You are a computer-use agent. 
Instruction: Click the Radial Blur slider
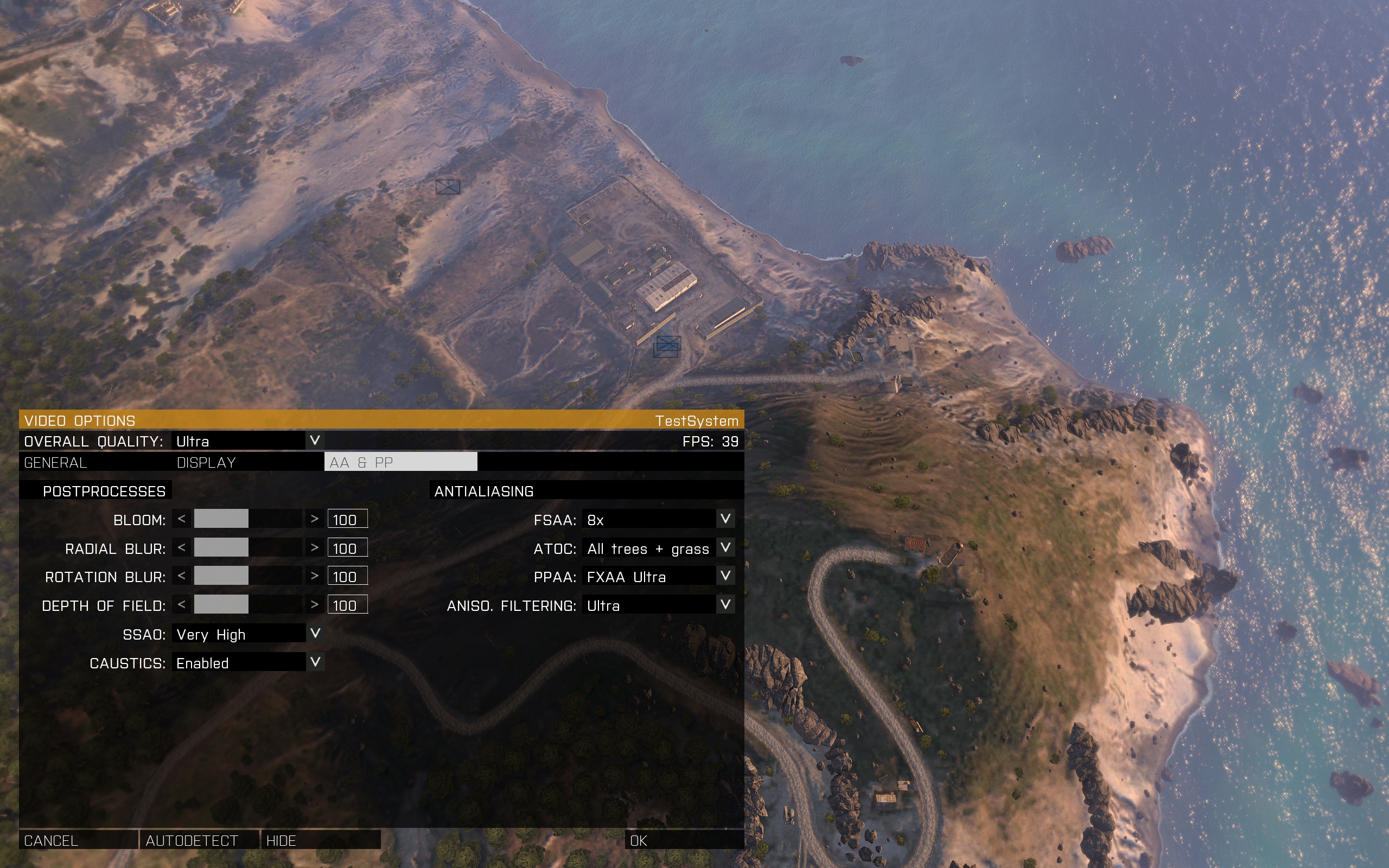coord(247,548)
